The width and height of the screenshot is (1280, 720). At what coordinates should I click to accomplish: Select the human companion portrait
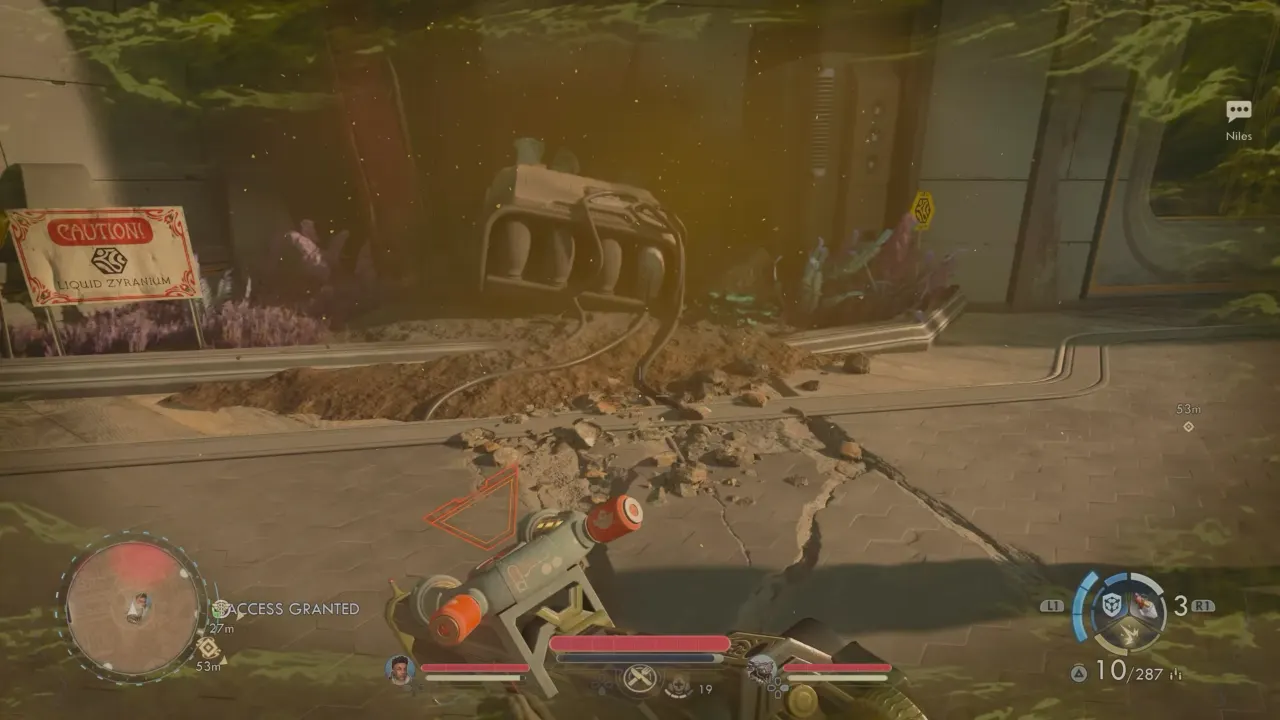399,671
